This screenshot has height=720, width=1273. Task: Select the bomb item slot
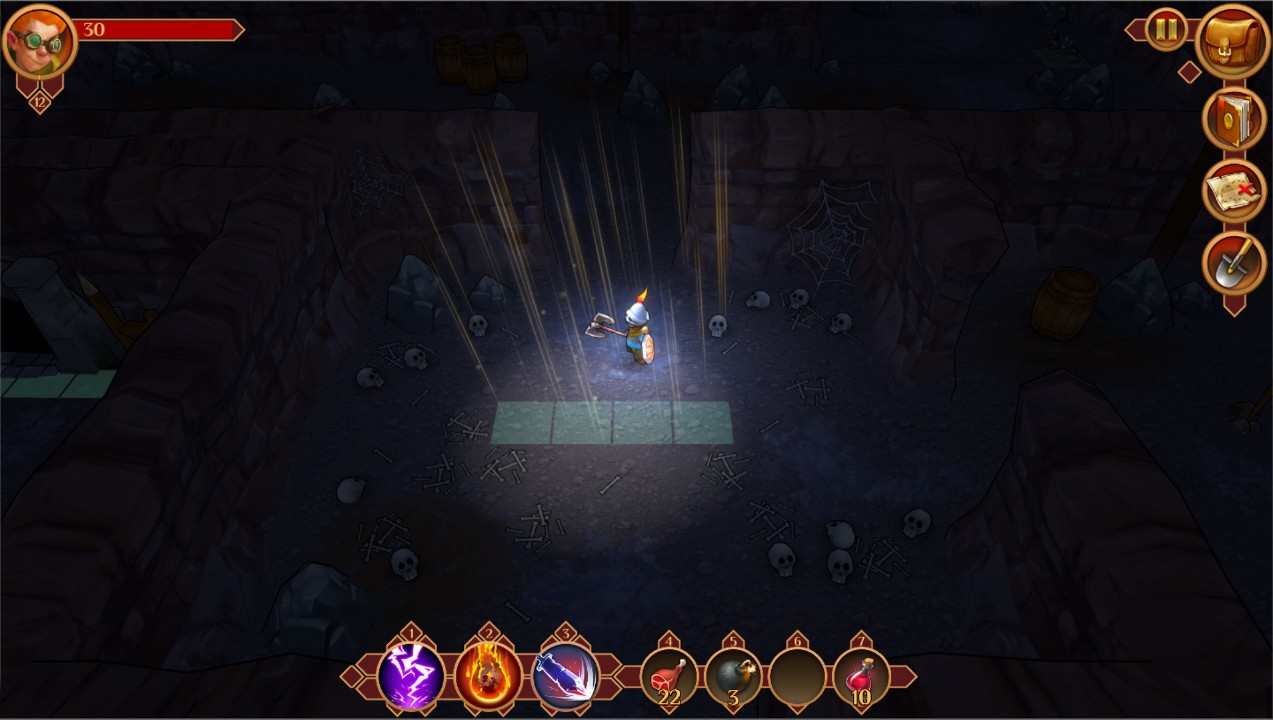[733, 677]
